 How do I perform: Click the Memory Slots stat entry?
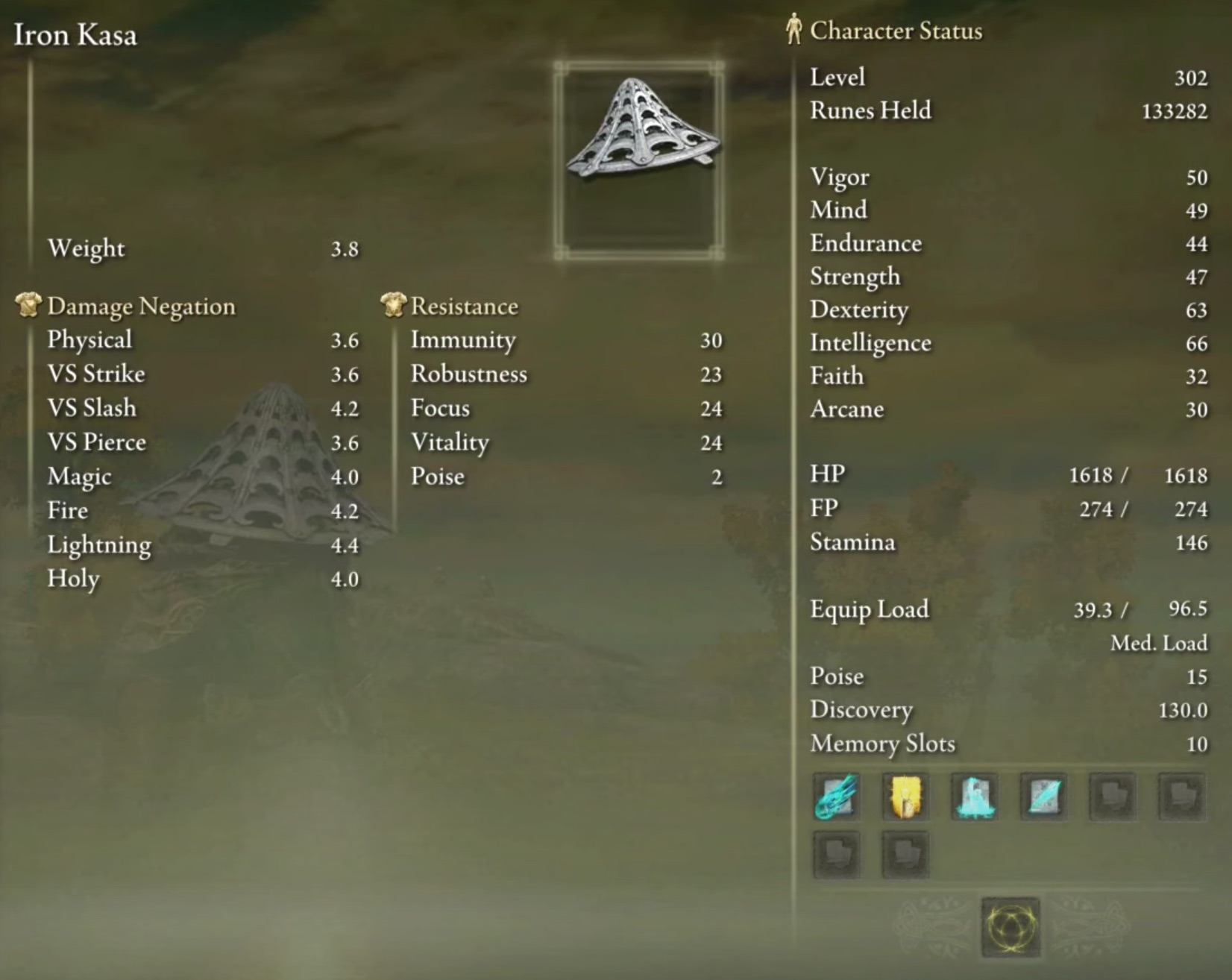(x=882, y=744)
